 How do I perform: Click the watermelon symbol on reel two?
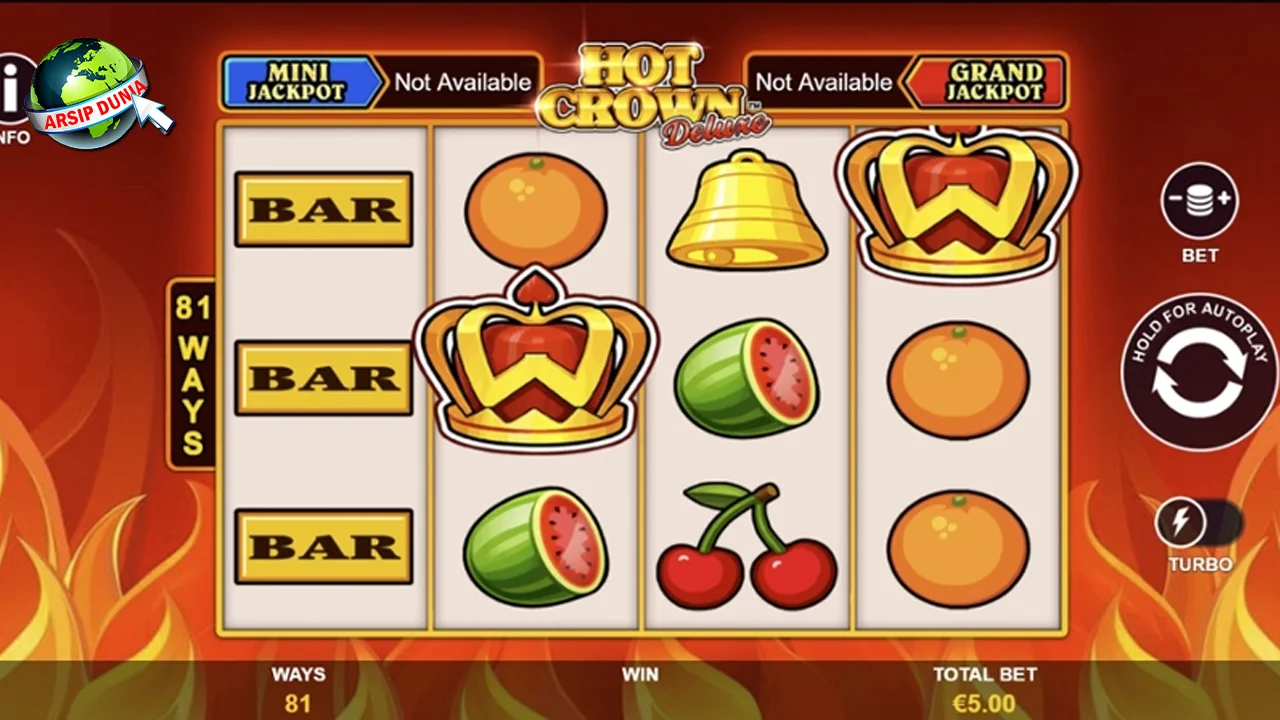pos(537,545)
